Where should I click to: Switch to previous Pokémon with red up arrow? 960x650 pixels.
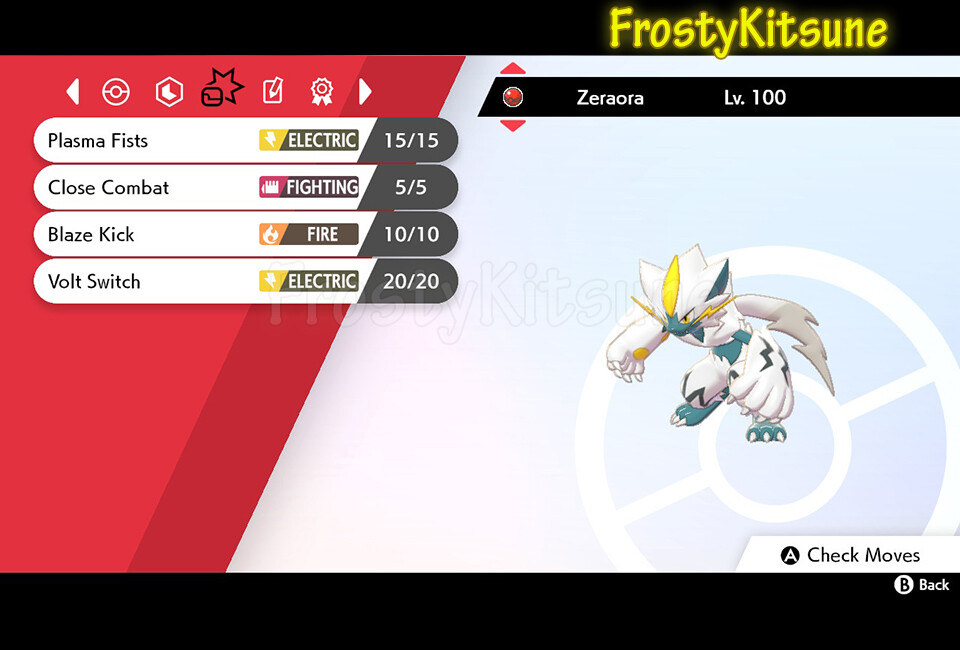[x=512, y=69]
